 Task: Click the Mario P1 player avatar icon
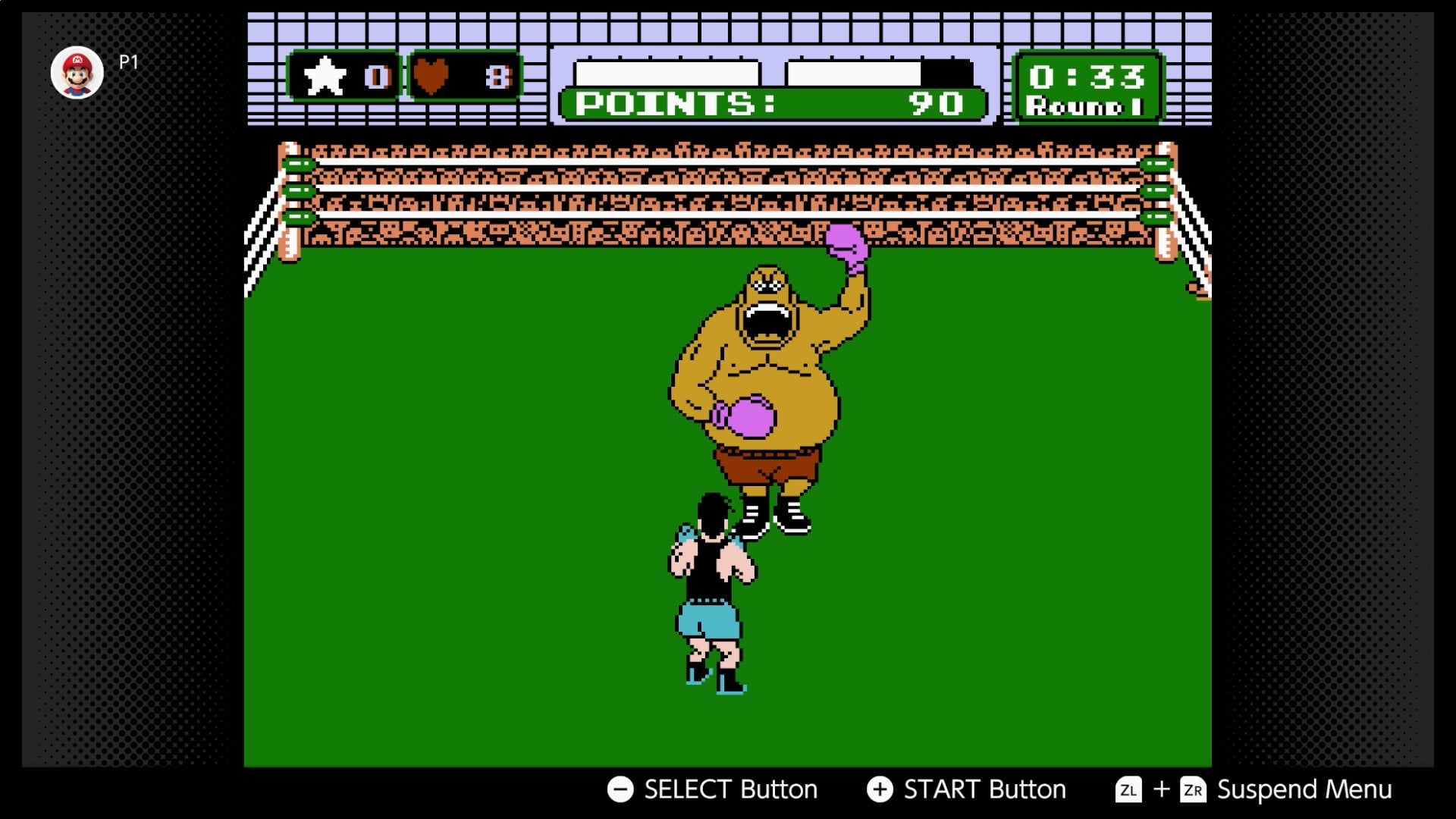coord(78,71)
